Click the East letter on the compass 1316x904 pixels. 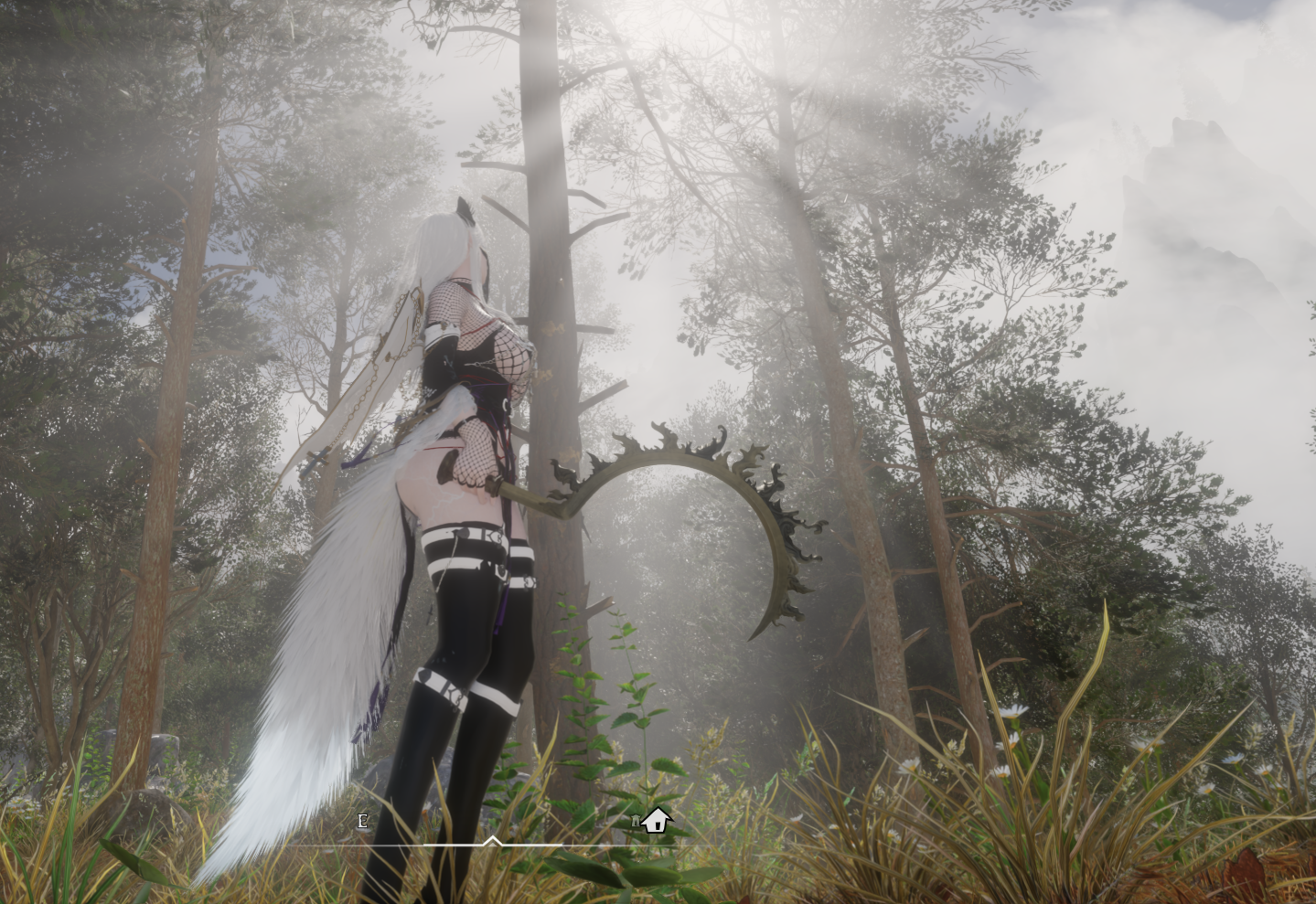[x=363, y=821]
